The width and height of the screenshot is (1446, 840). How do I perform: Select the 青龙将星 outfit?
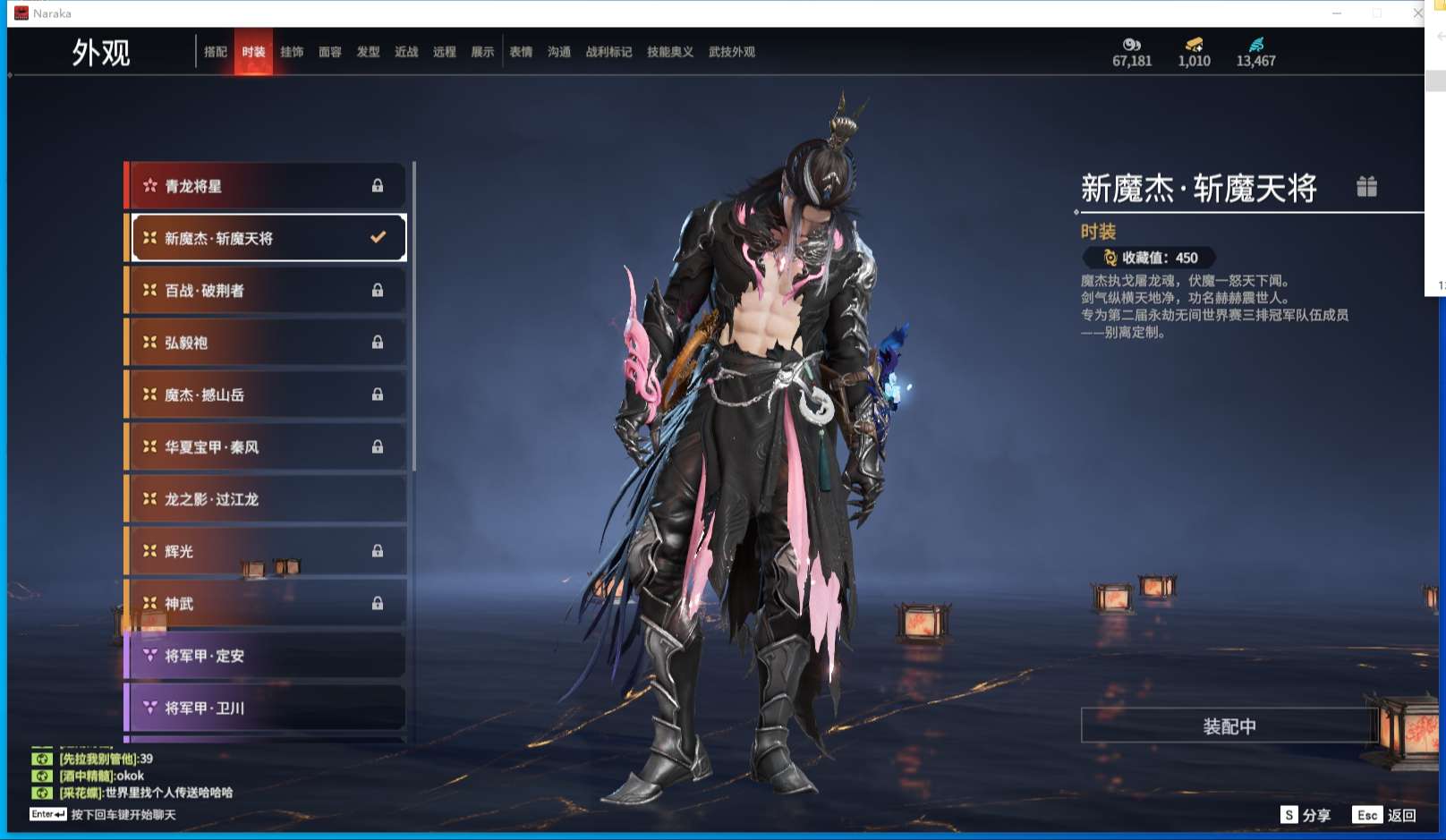click(x=266, y=186)
